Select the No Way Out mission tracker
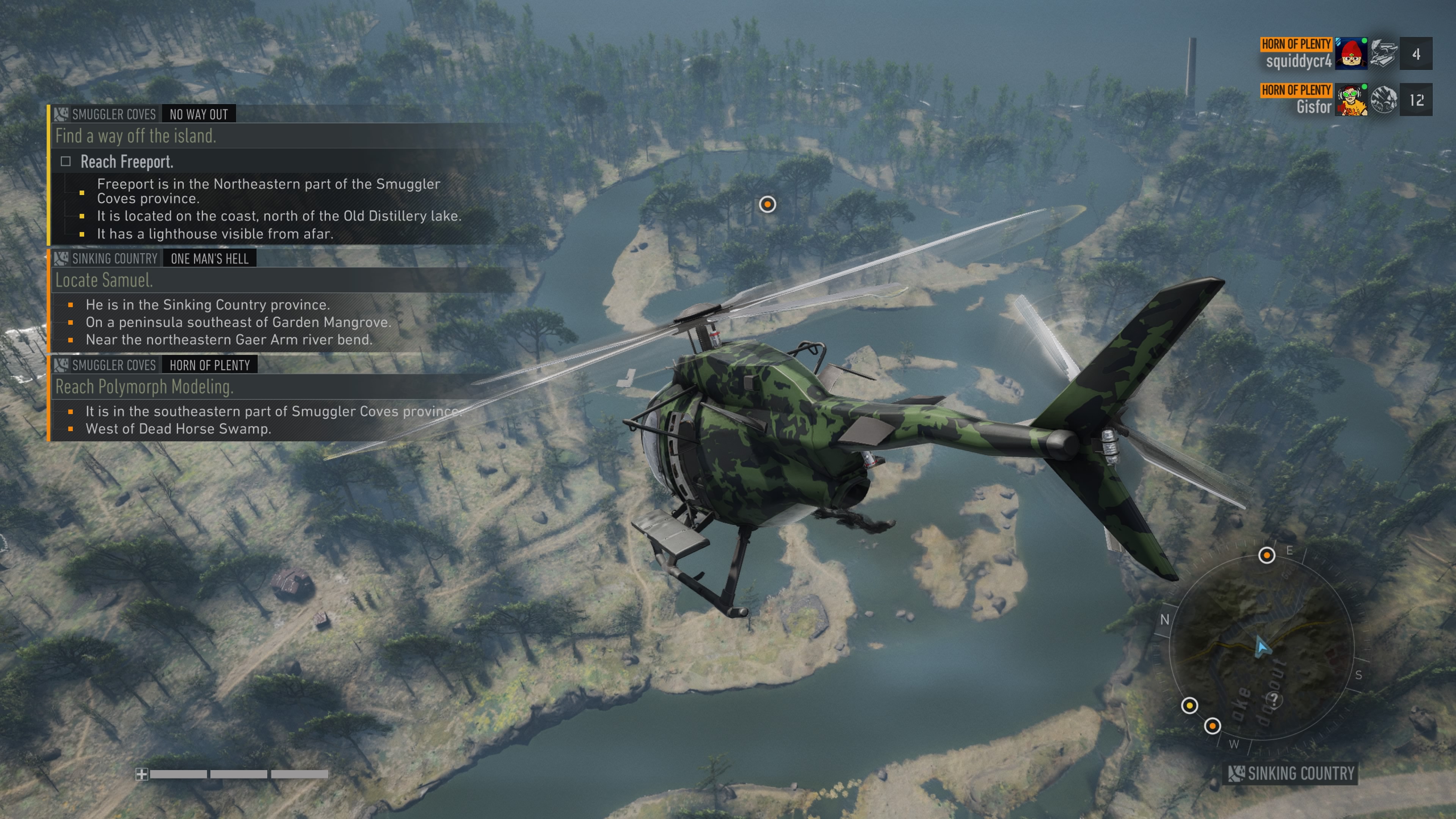1456x819 pixels. (198, 114)
